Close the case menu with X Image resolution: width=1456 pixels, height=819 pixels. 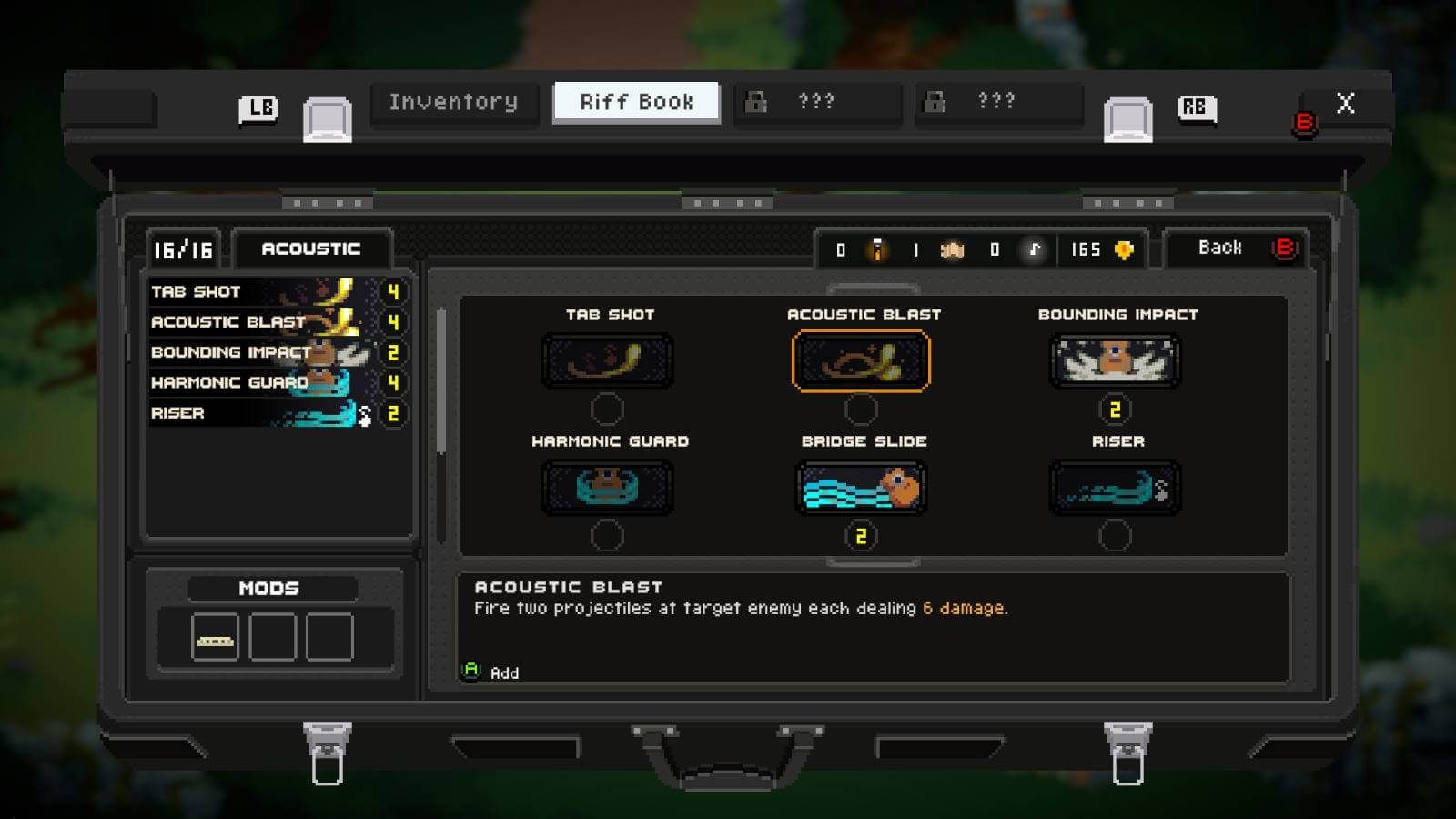(x=1345, y=104)
